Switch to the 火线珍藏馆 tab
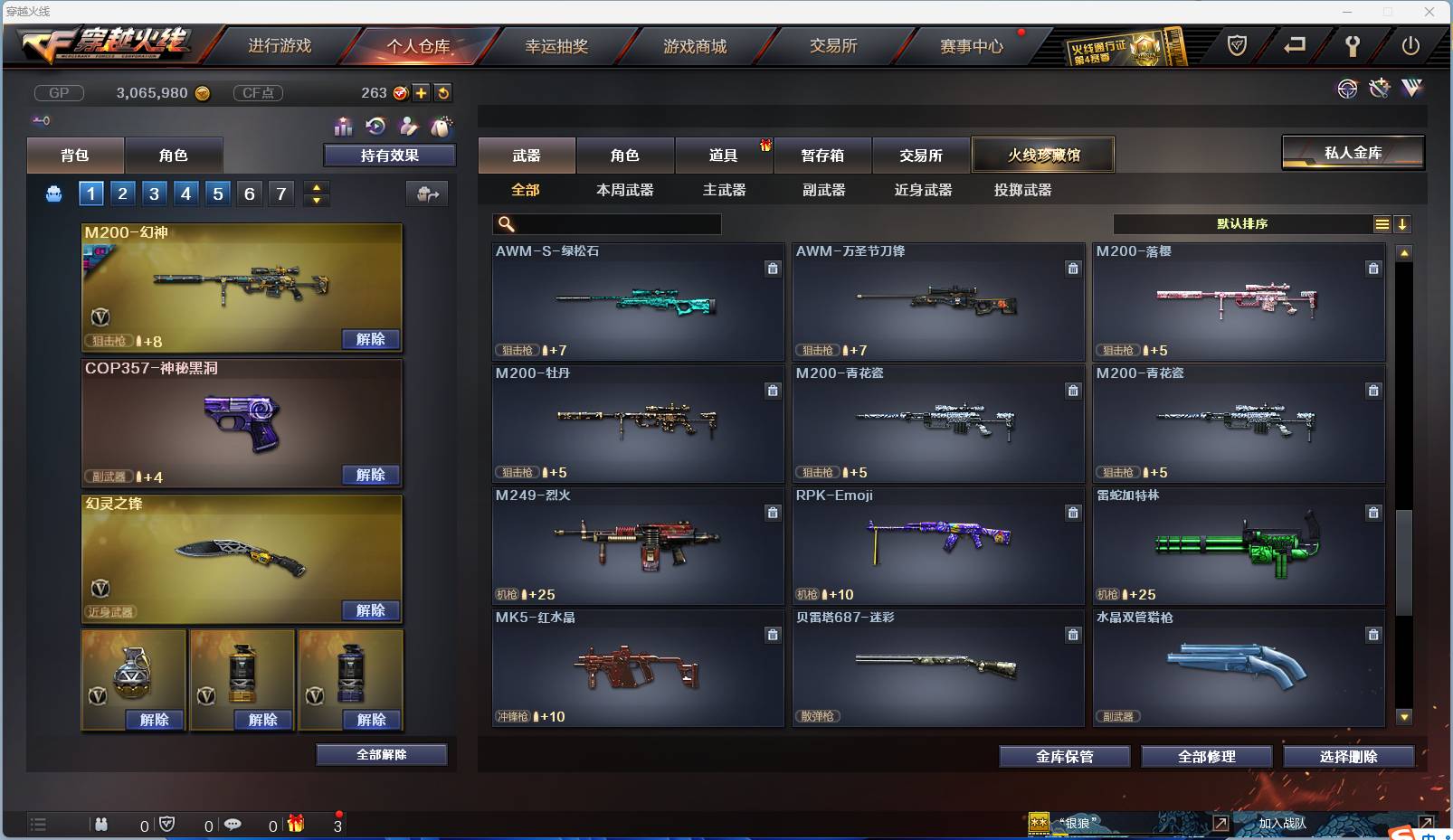Screen dimensions: 1453x840 tap(1044, 155)
